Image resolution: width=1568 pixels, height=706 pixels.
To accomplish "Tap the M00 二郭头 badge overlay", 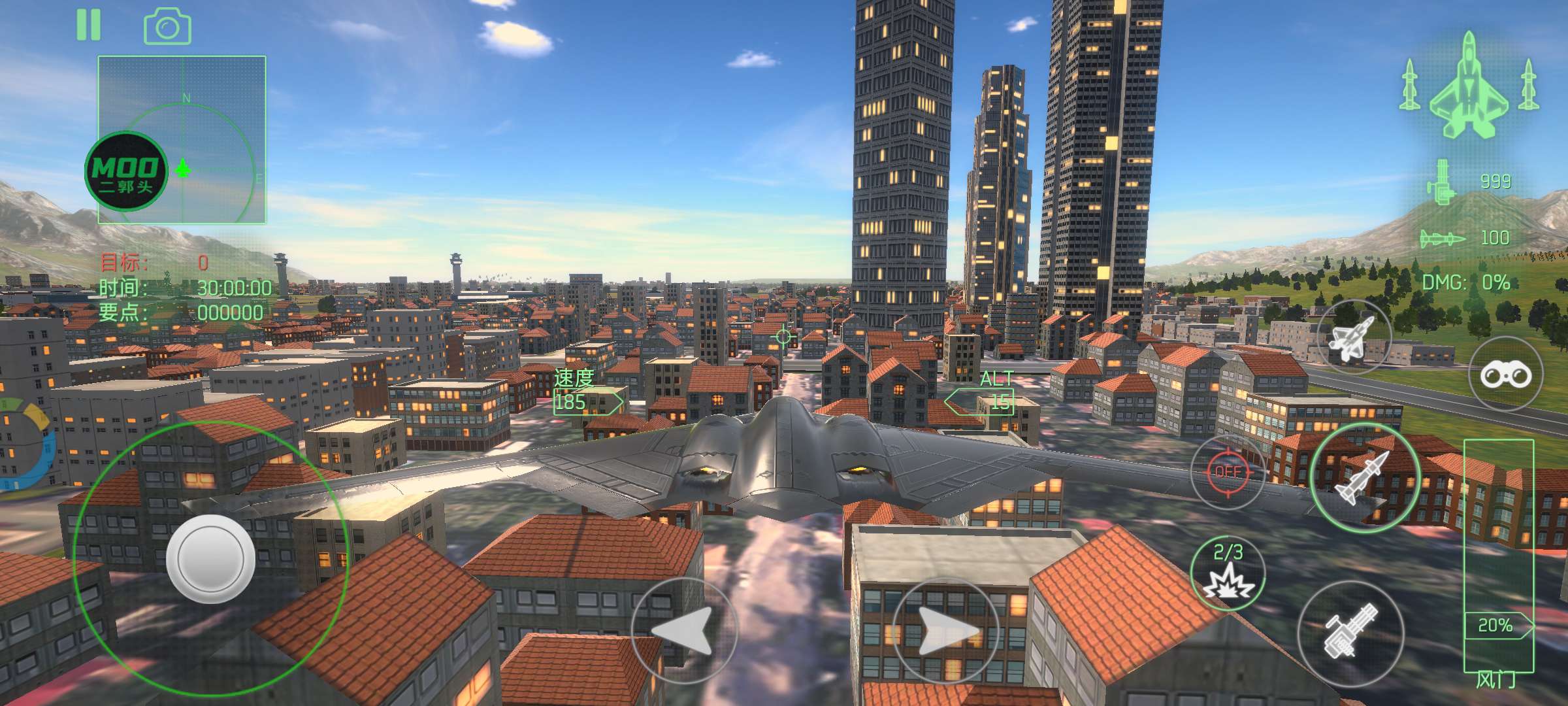I will 125,171.
